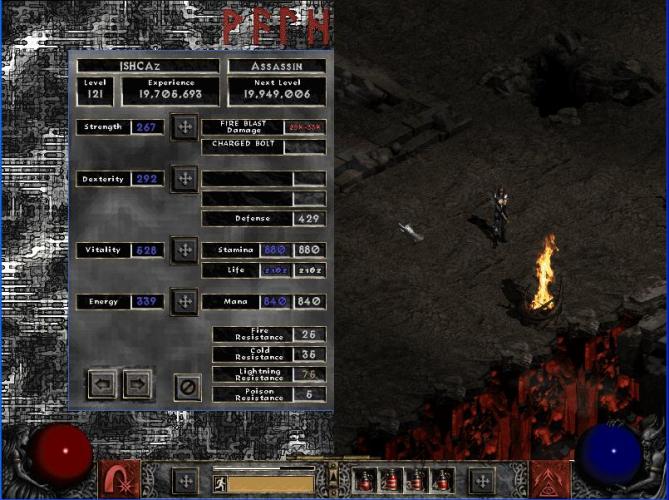Screen dimensions: 669x500
Task: Choose the right-click skill icon
Action: 549,478
